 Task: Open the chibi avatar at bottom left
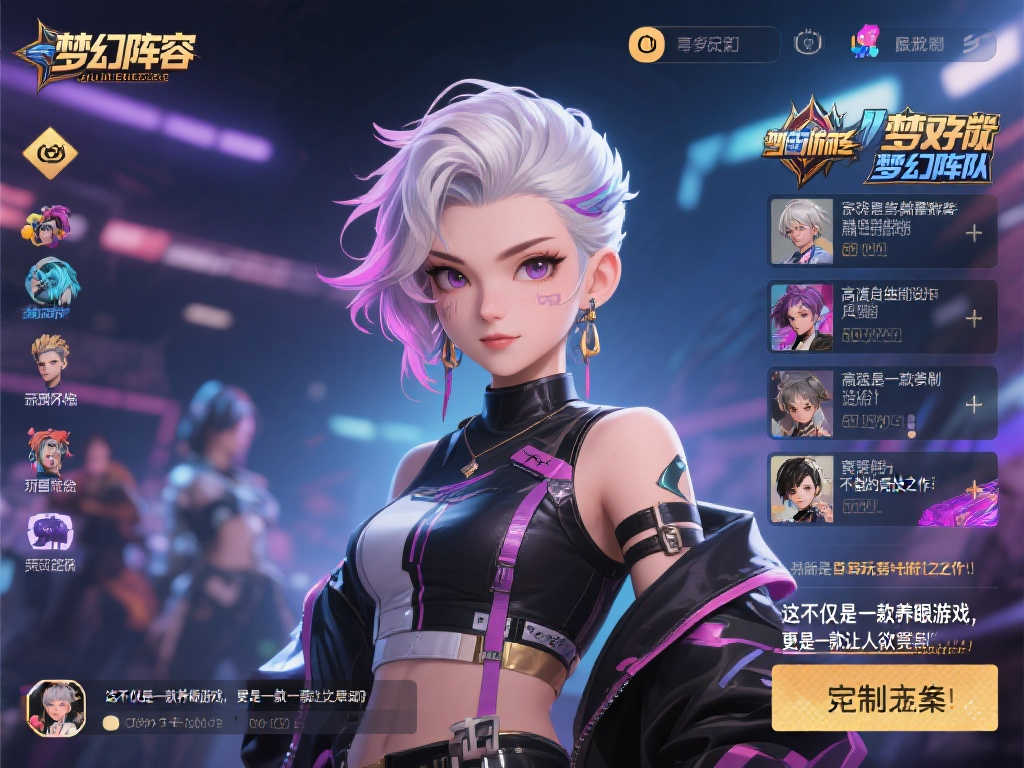pos(56,708)
